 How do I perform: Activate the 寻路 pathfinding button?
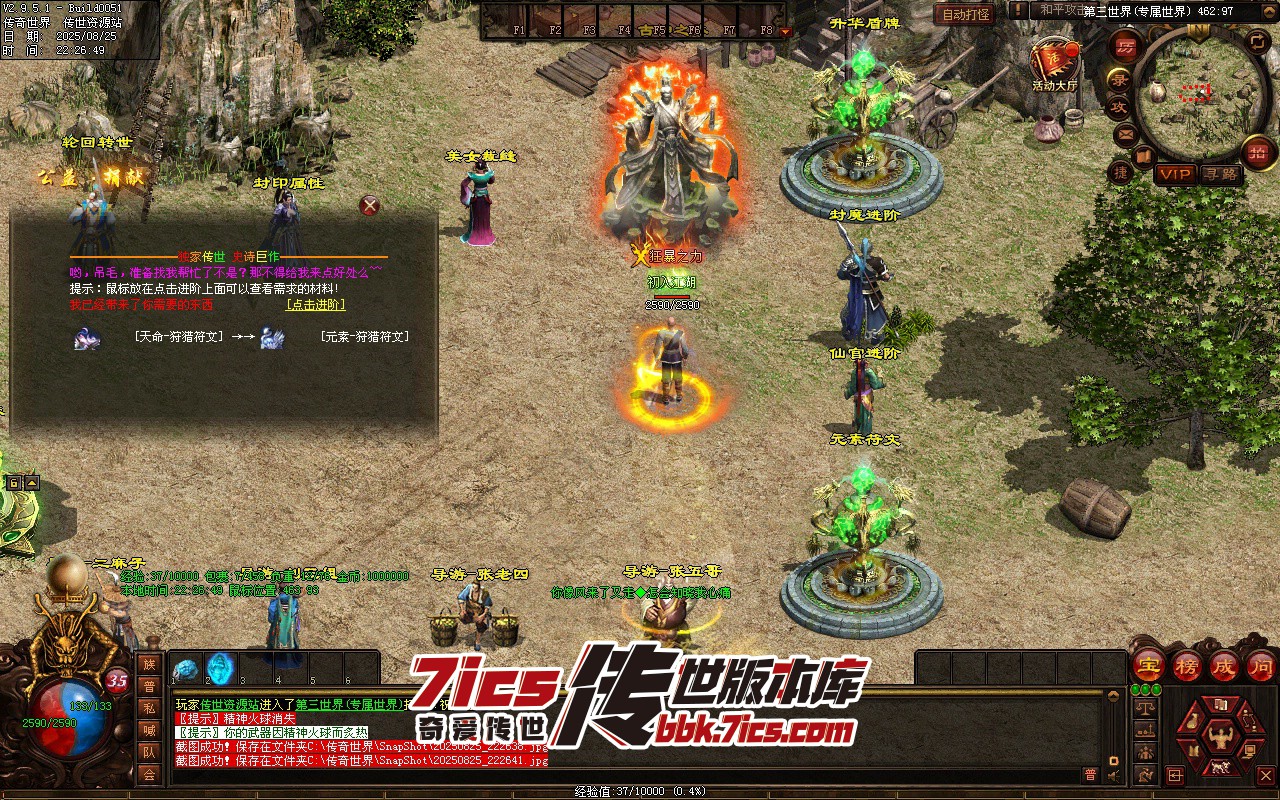(1221, 174)
